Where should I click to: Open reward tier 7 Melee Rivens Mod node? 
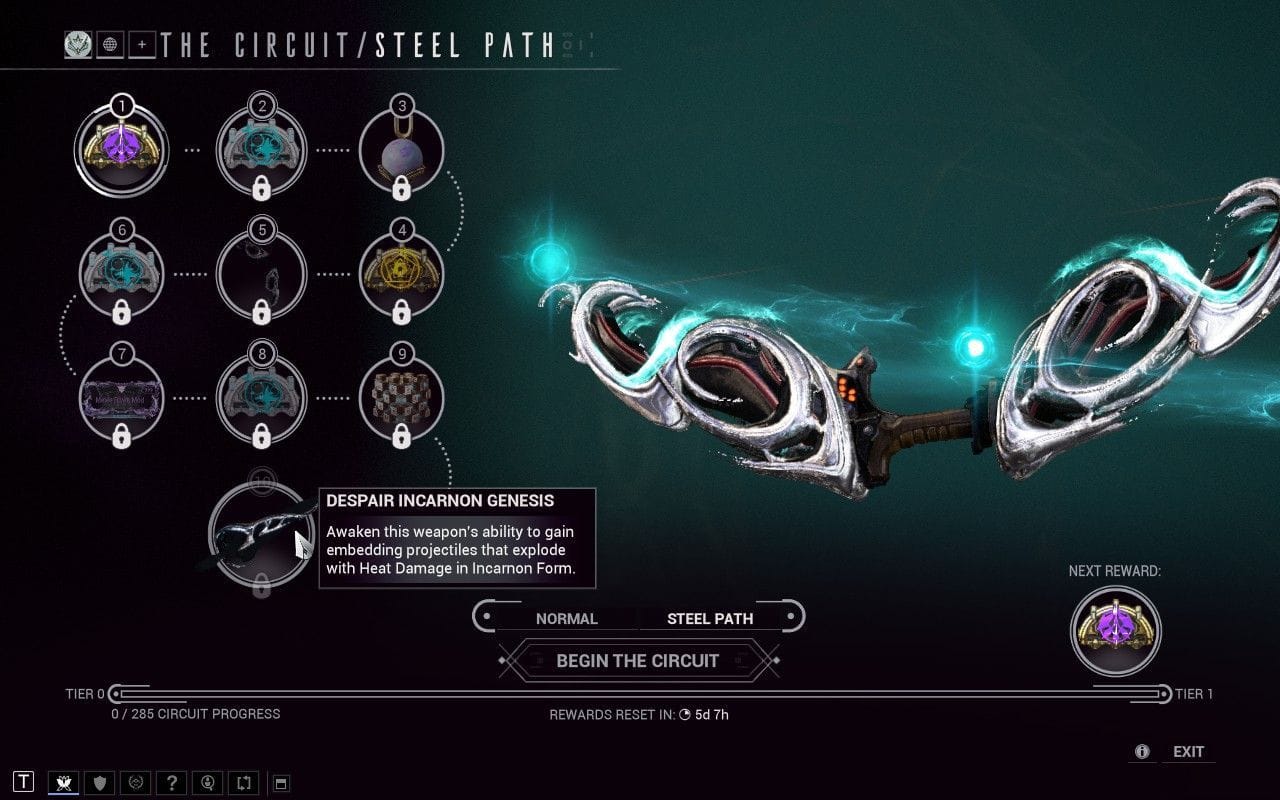[x=122, y=398]
